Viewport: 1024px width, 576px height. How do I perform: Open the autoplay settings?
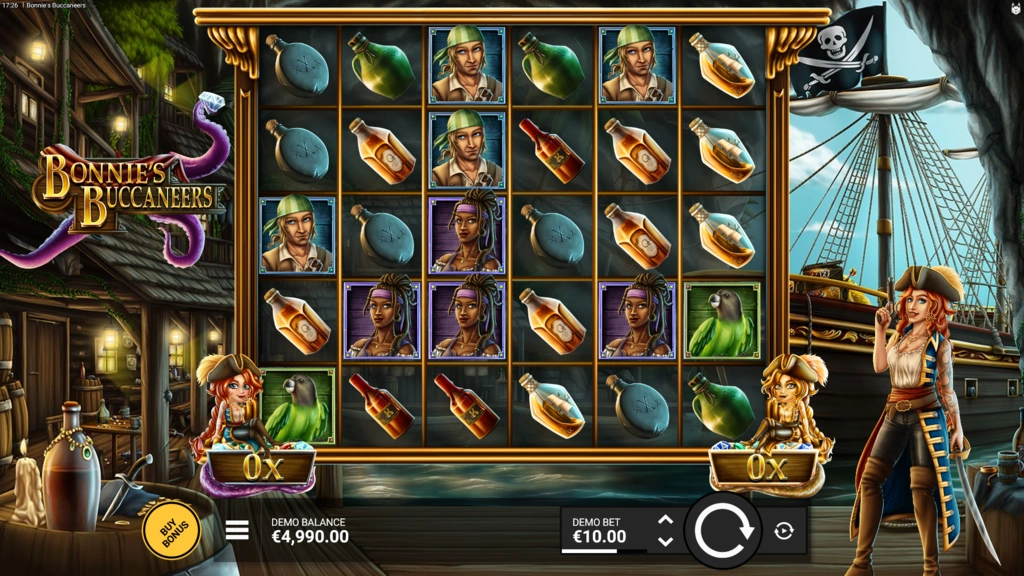pos(784,531)
